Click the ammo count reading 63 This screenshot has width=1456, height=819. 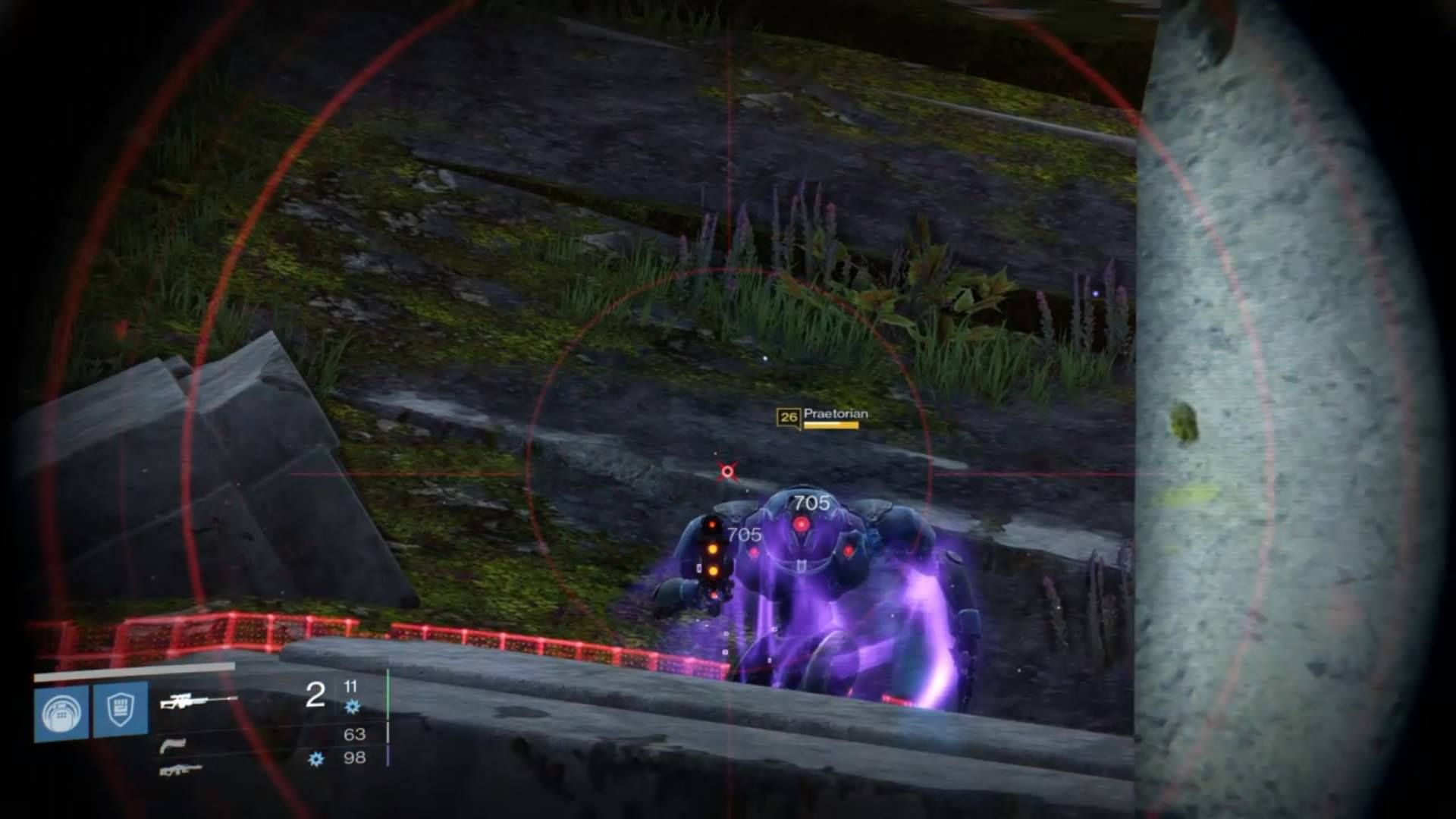click(355, 733)
